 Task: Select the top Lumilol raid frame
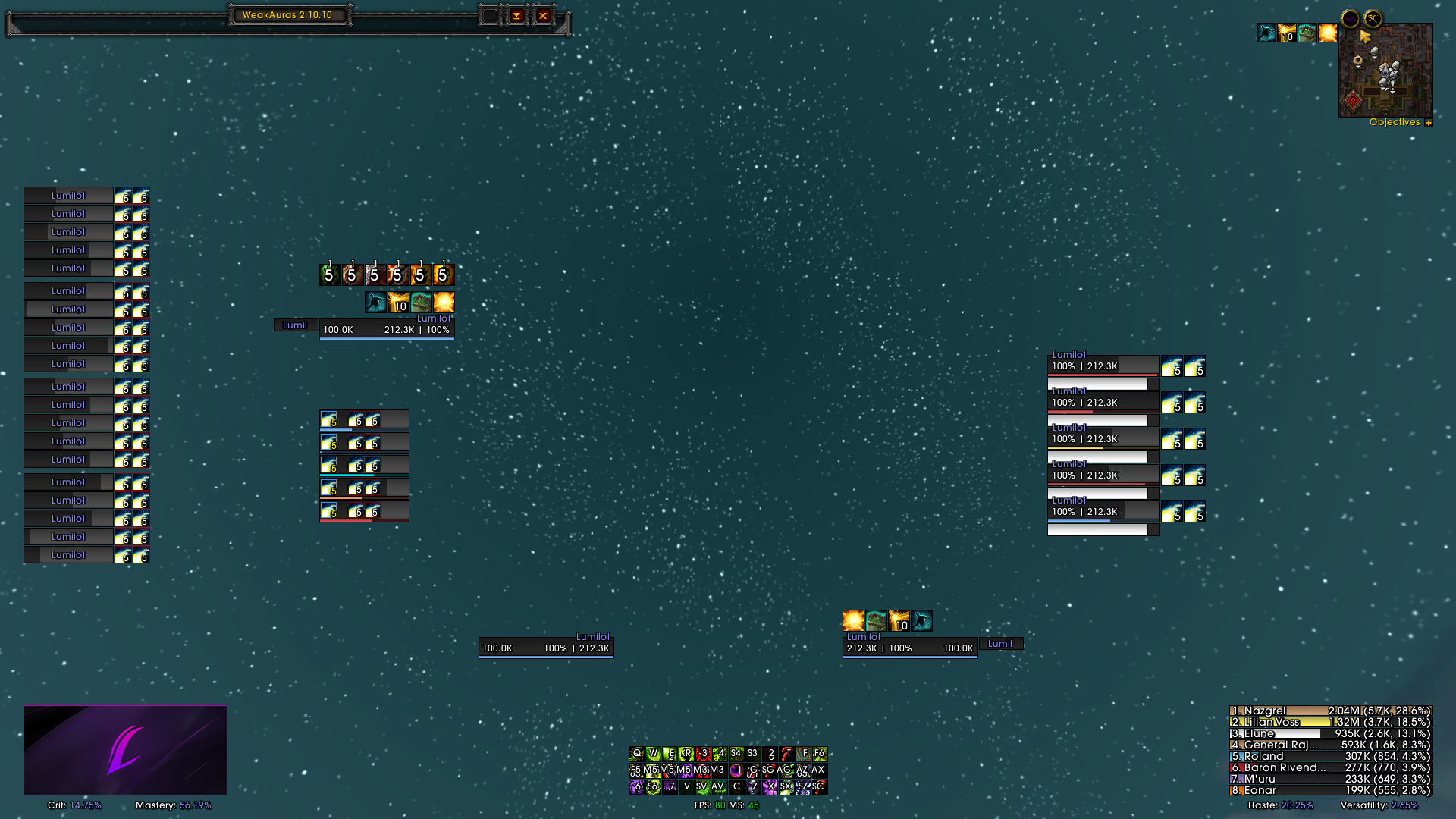click(68, 196)
